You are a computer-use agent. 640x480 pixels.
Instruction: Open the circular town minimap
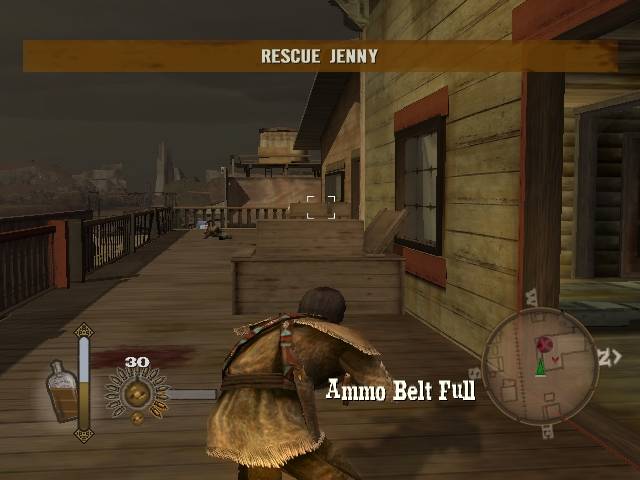pos(541,366)
